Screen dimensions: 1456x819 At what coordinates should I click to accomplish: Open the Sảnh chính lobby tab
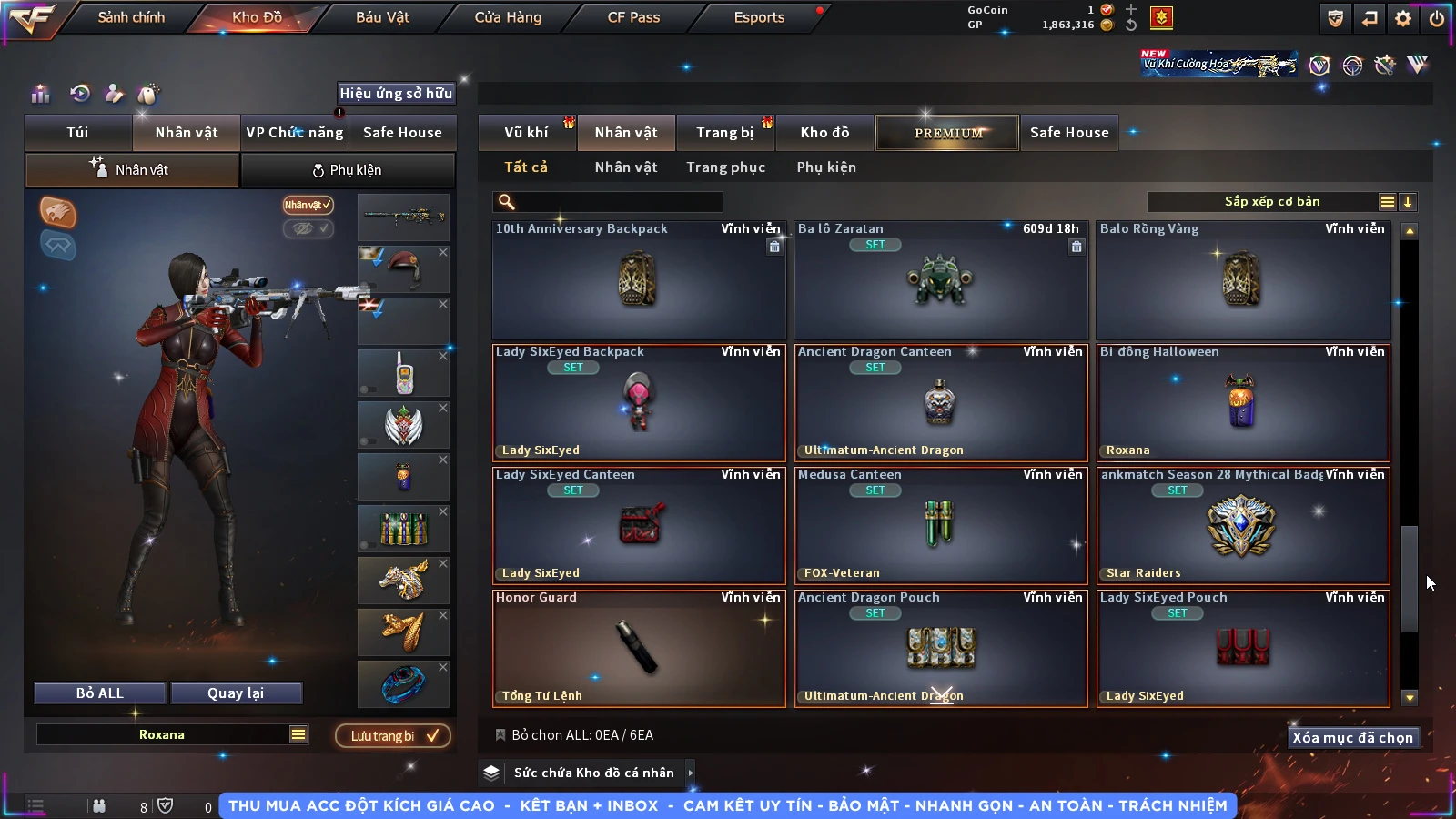pyautogui.click(x=131, y=17)
